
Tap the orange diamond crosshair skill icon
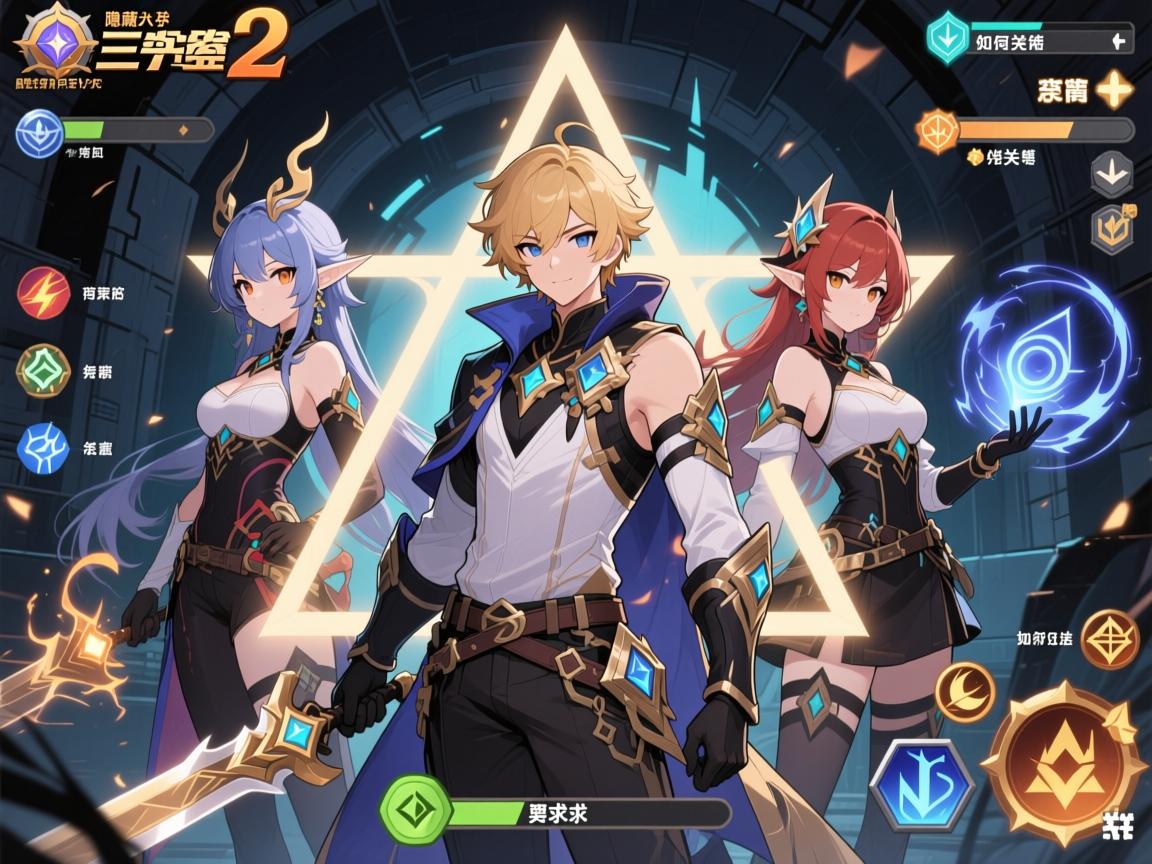tap(1110, 639)
